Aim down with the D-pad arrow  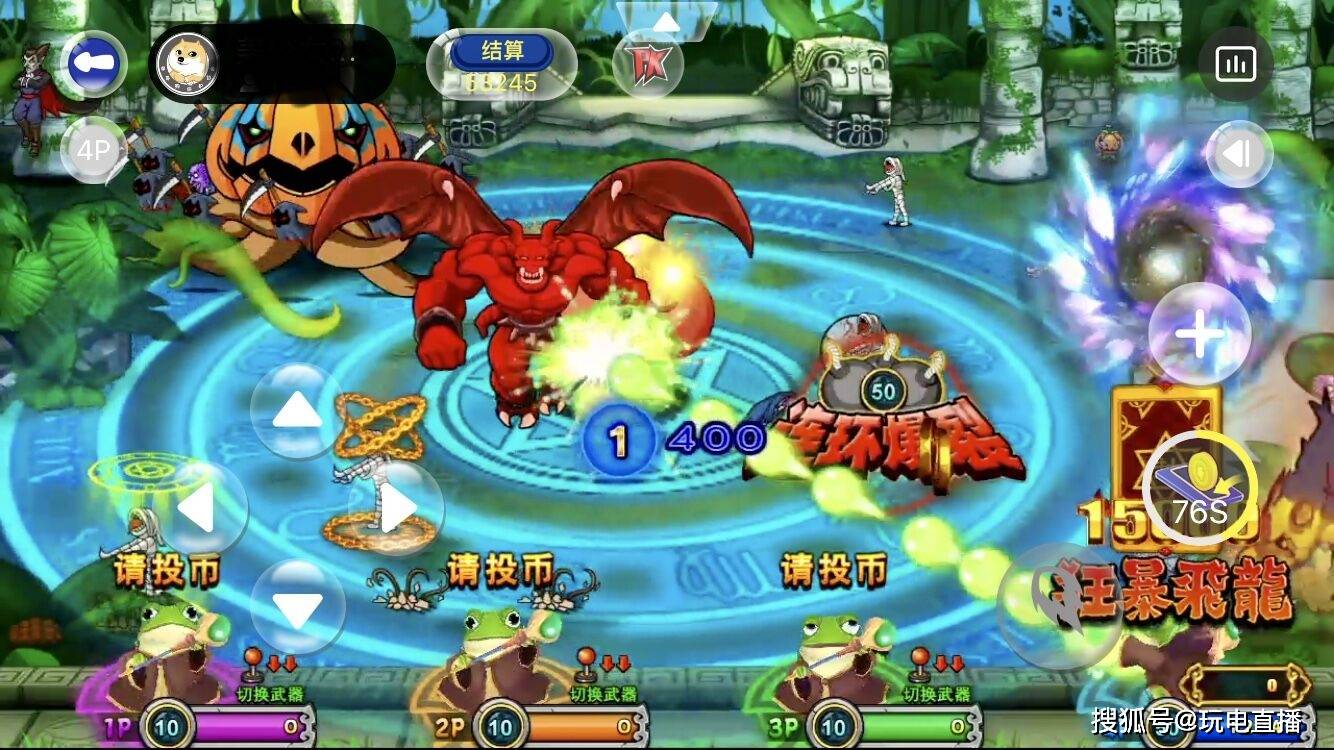pos(297,607)
